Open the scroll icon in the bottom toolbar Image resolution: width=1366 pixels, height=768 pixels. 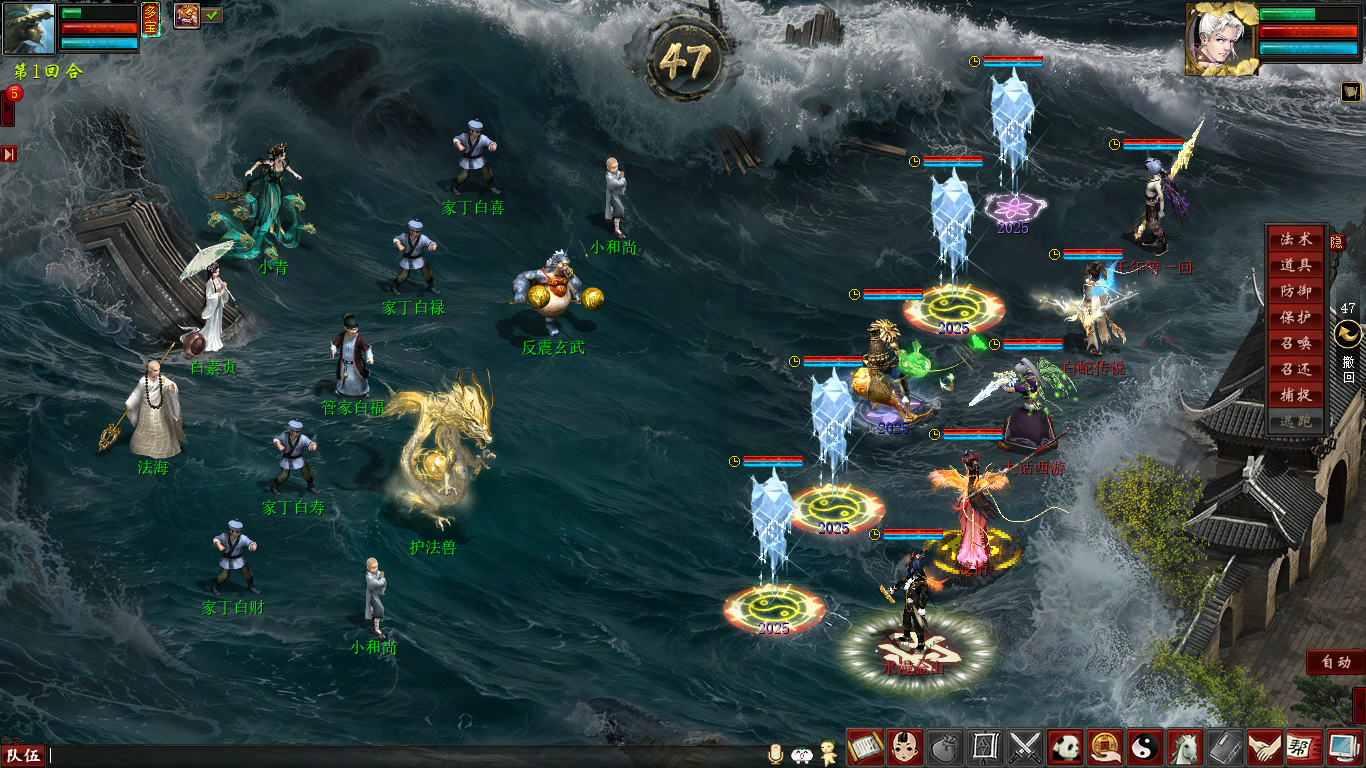(x=865, y=747)
